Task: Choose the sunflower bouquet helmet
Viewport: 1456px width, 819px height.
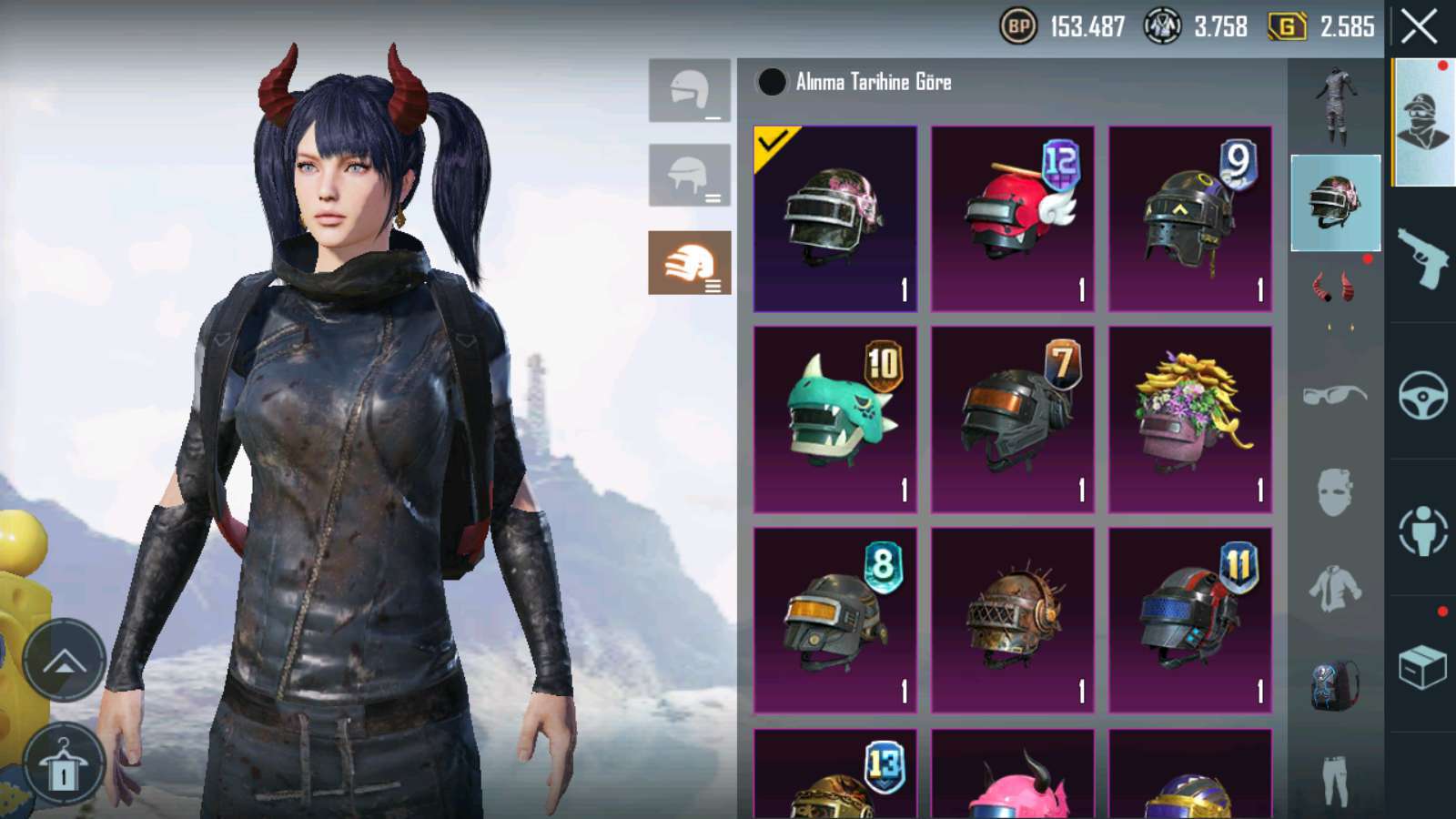Action: click(1189, 420)
